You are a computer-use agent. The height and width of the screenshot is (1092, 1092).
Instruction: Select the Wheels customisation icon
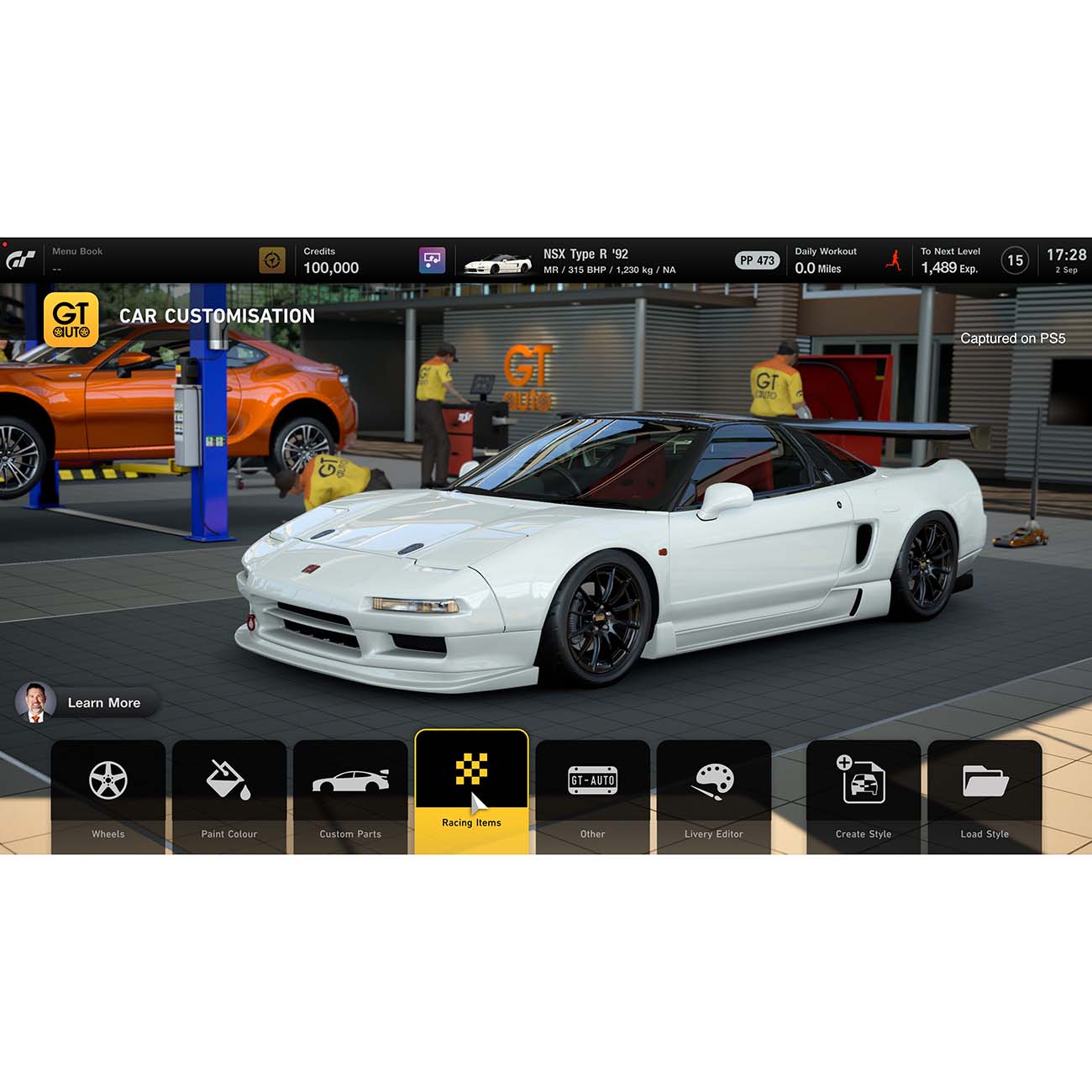[x=108, y=780]
